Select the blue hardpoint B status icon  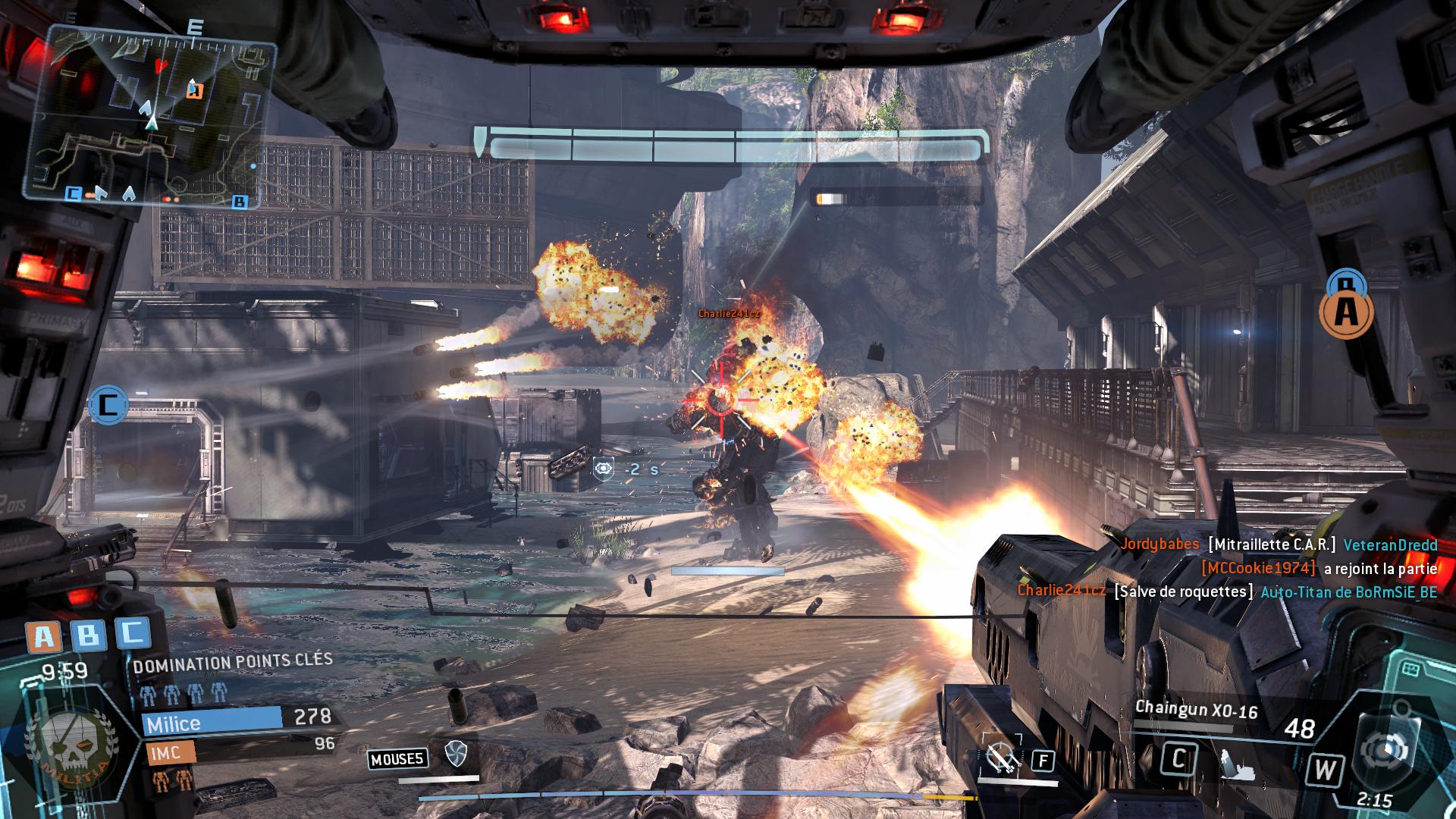click(88, 635)
